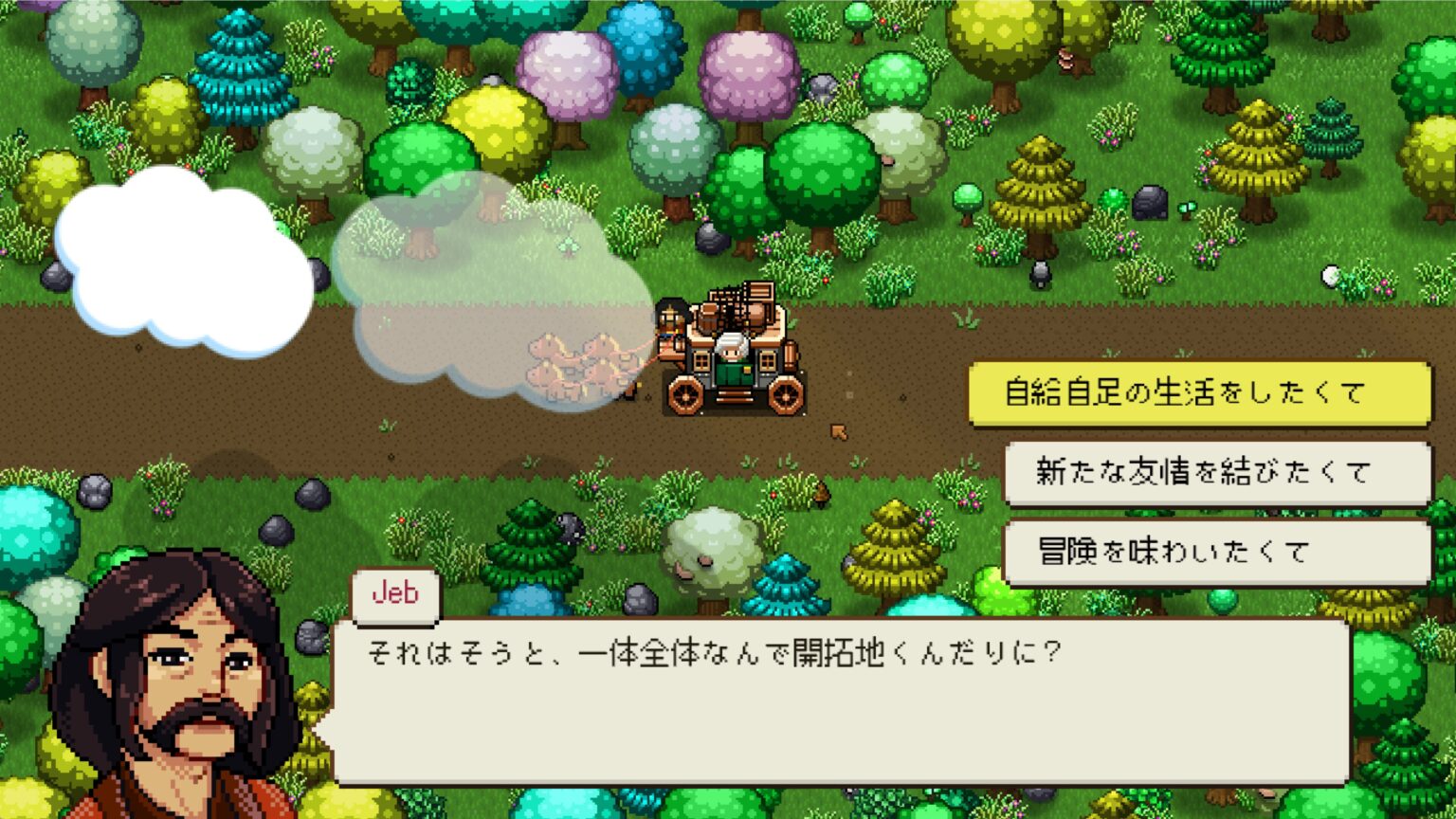Screen dimensions: 1456x819
Task: Click the white sphere at the right edge
Action: 1331,275
